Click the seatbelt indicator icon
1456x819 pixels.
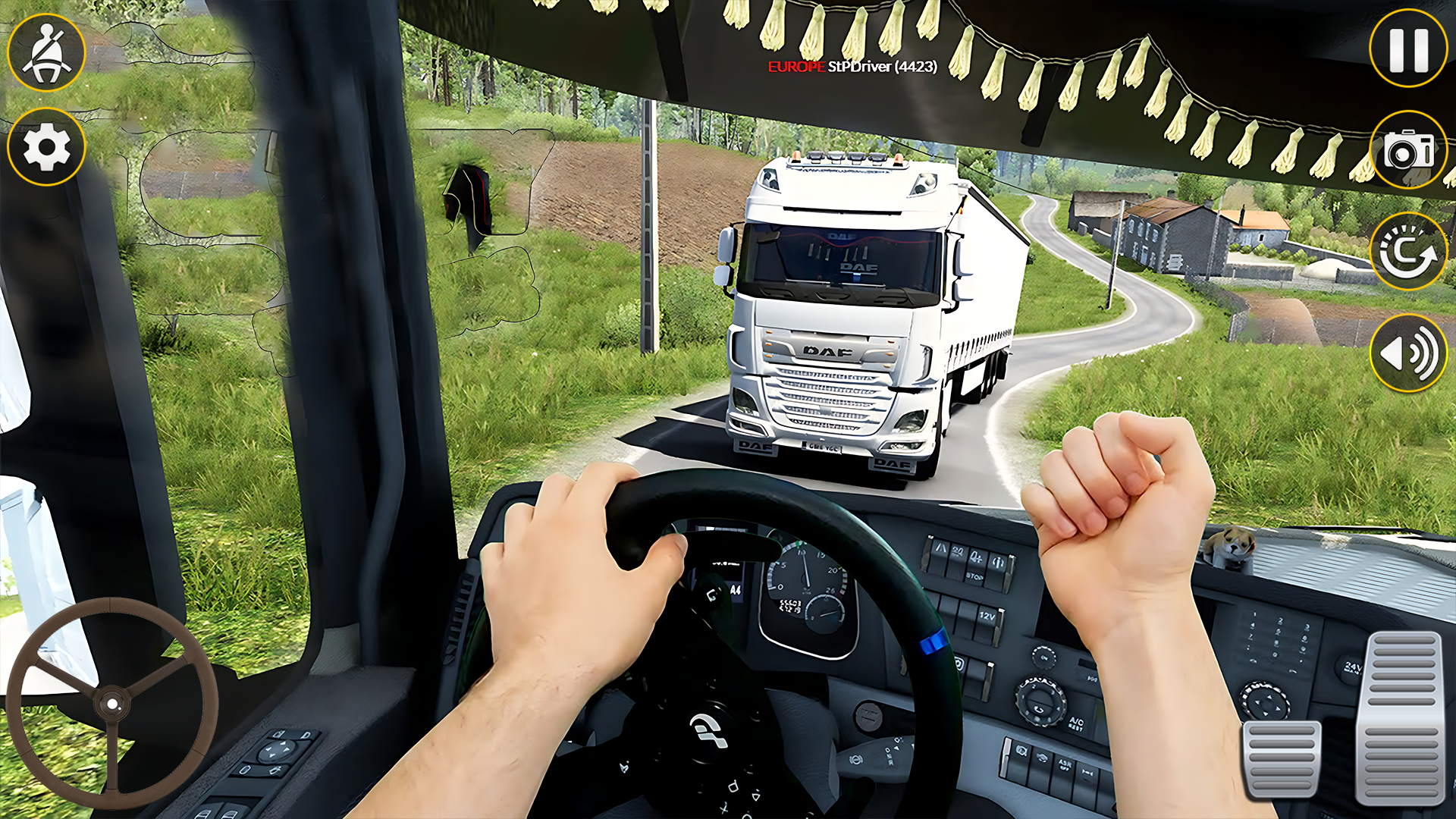(45, 53)
